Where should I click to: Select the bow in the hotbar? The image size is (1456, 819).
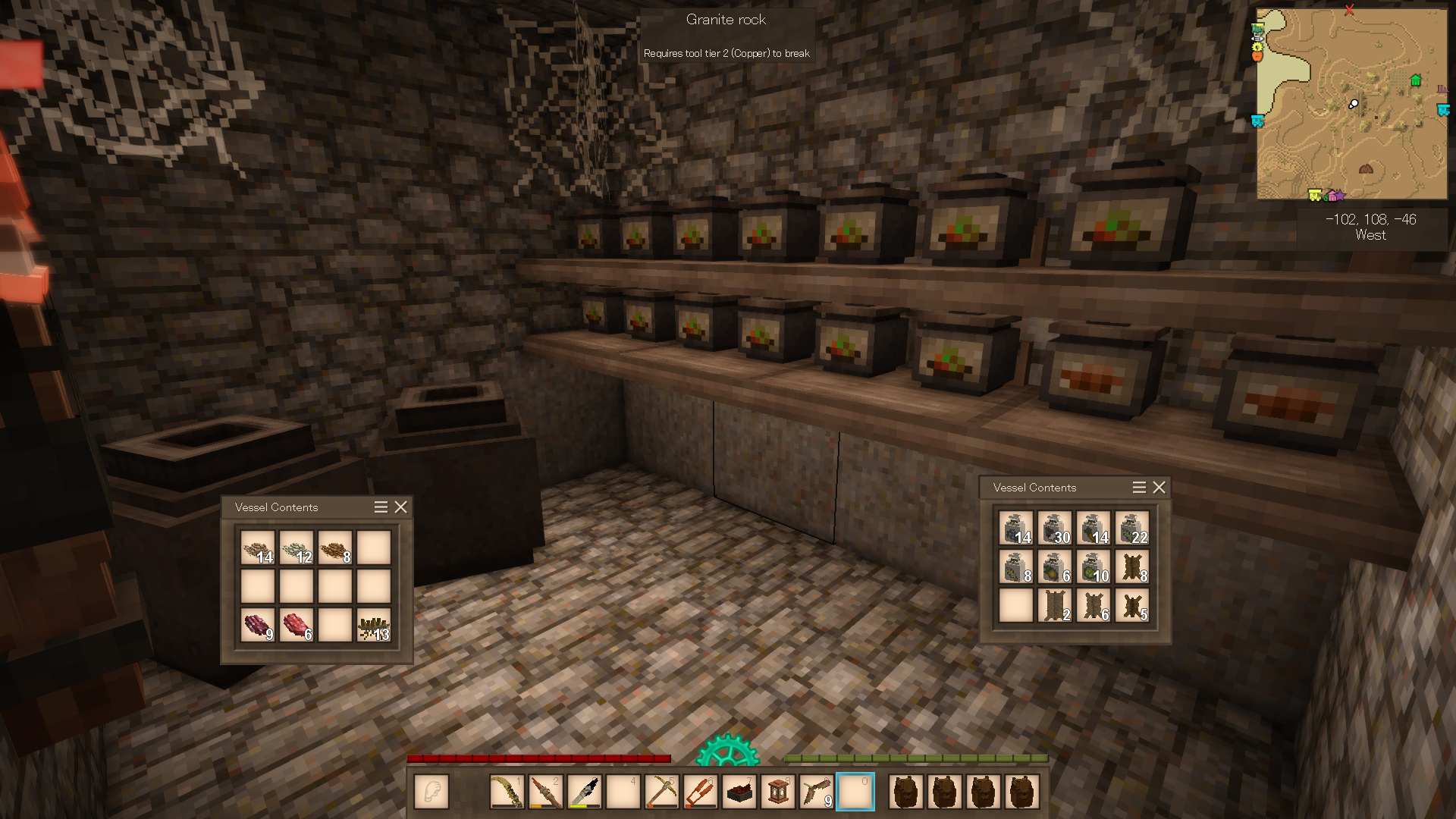[507, 792]
